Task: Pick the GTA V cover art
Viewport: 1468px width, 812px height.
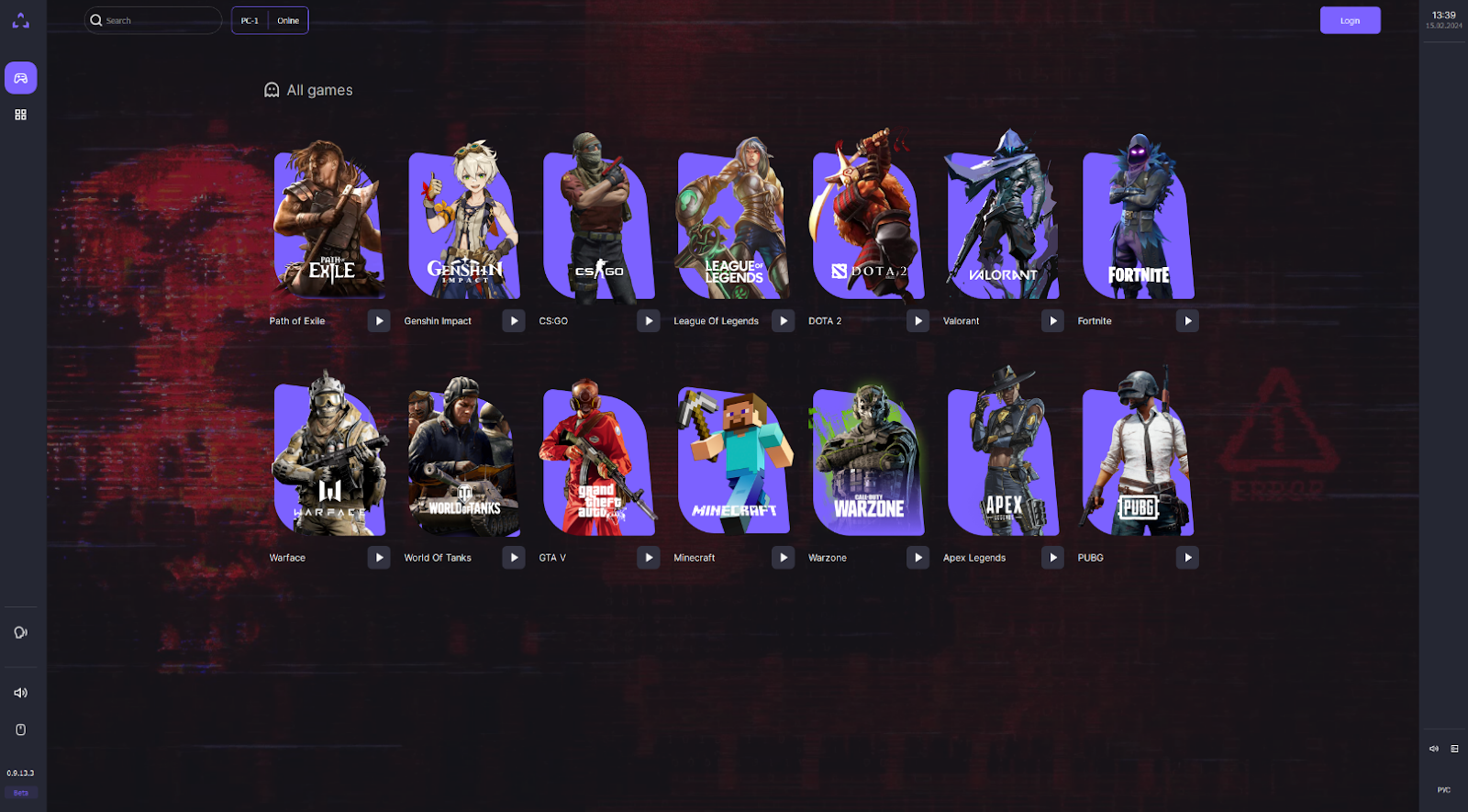Action: (x=599, y=459)
